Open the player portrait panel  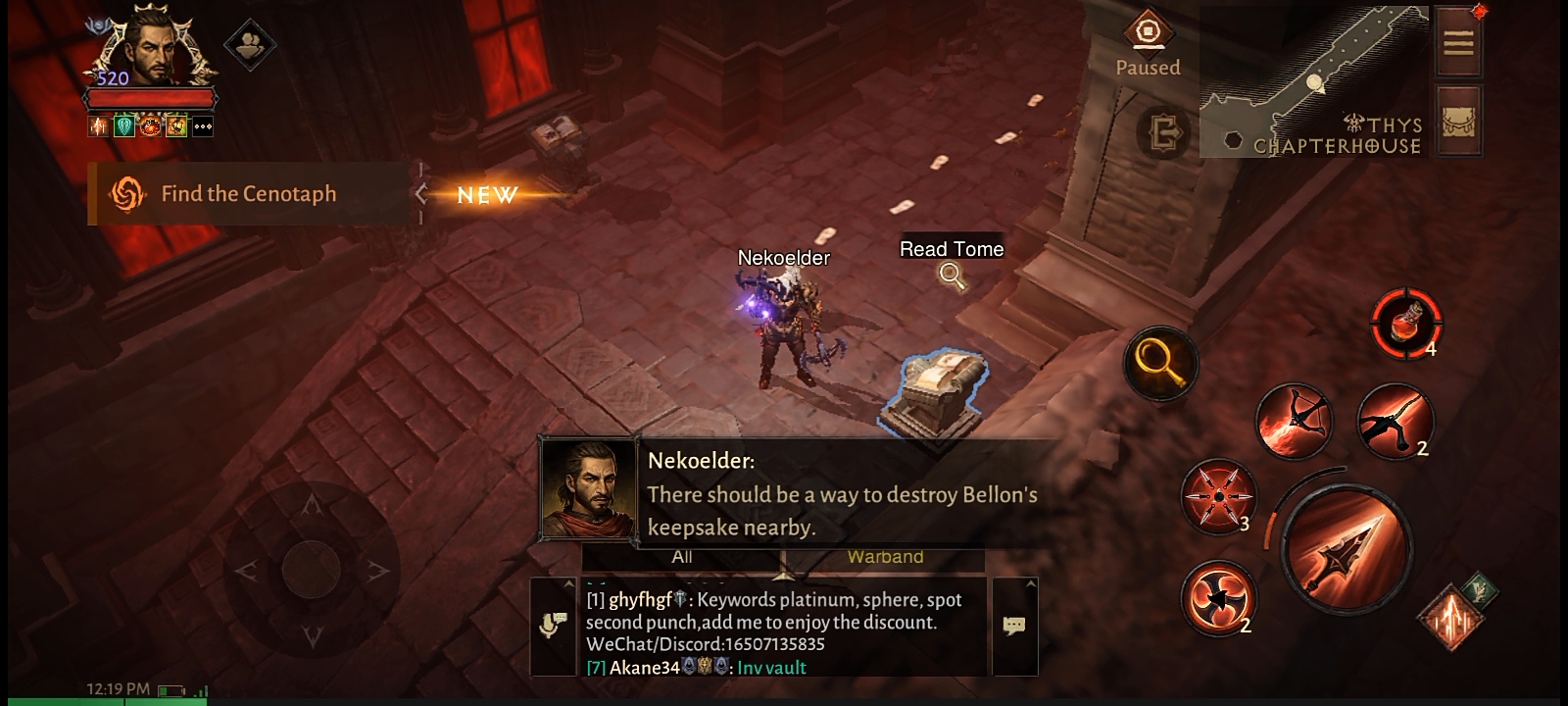152,51
